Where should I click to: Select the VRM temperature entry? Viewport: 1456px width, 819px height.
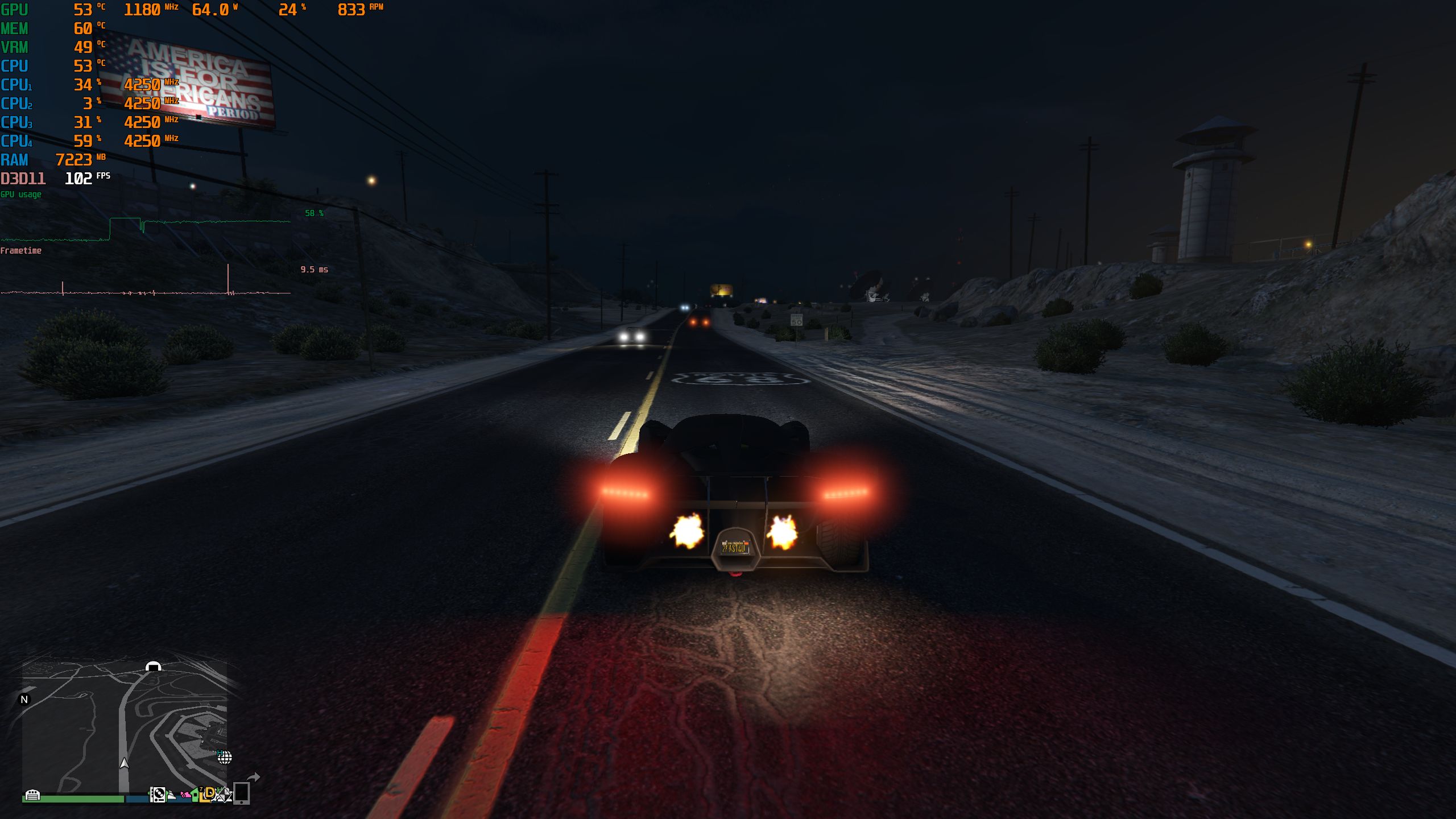(15, 47)
